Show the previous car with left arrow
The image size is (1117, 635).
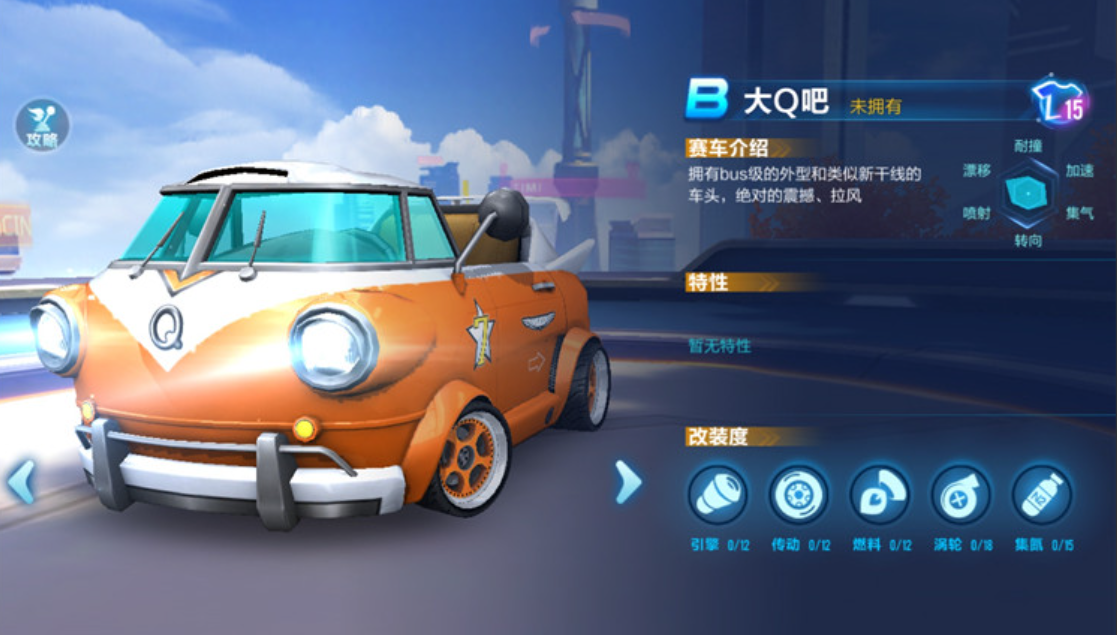point(21,483)
